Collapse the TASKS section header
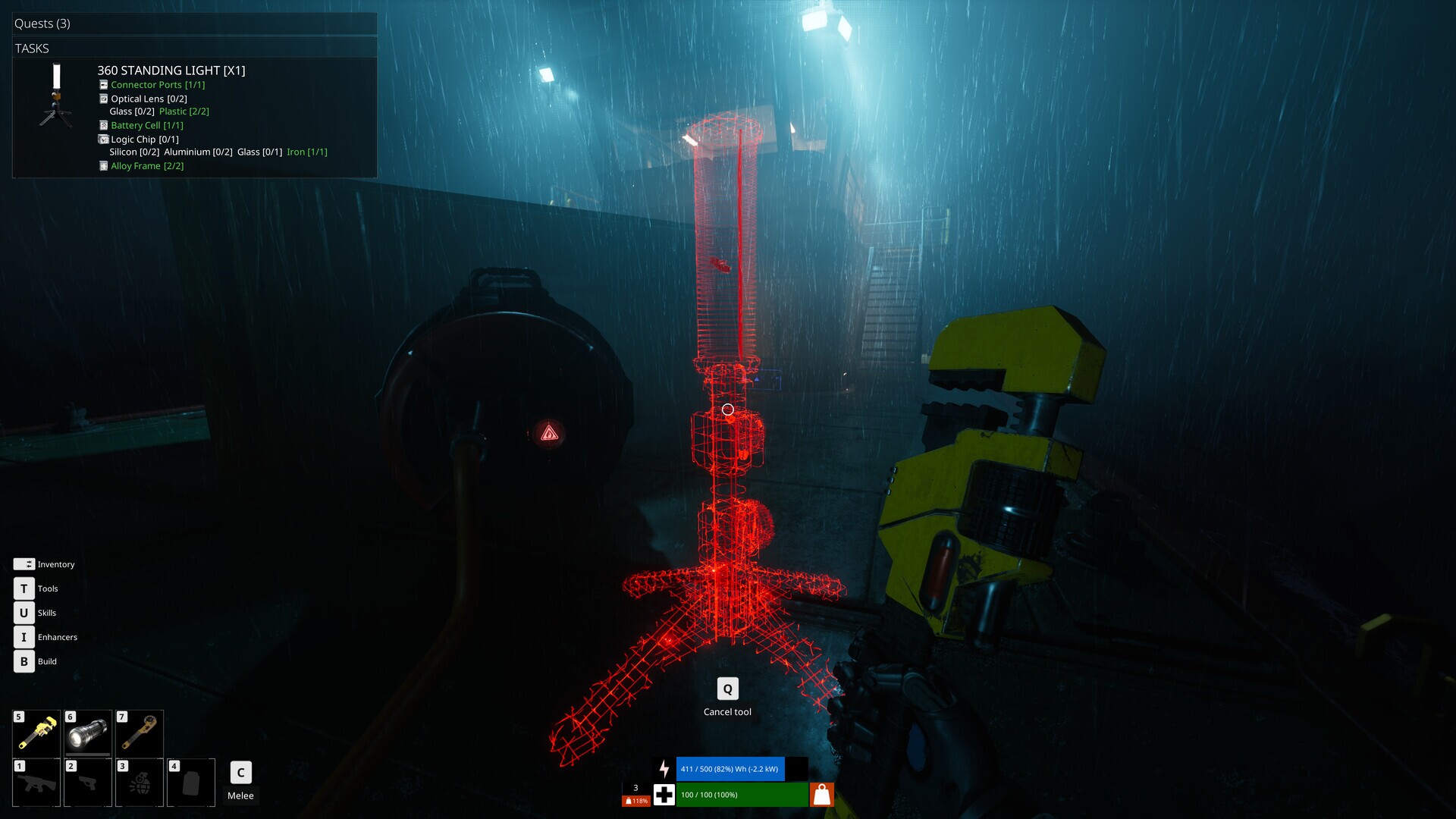Screen dimensions: 1456x819 point(30,48)
